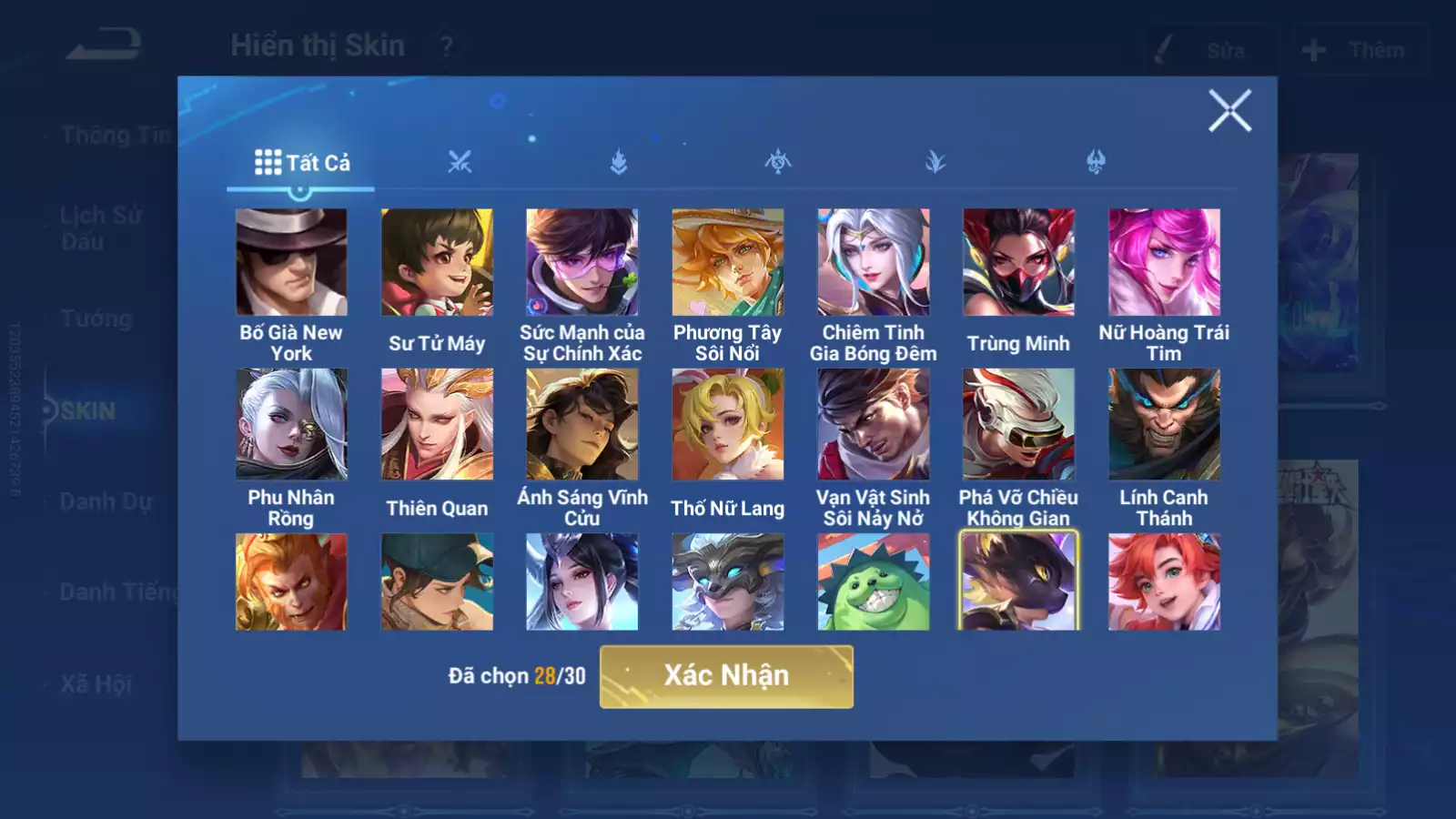The height and width of the screenshot is (819, 1456).
Task: Select the Thố Nữ Lang skin
Action: 728,424
